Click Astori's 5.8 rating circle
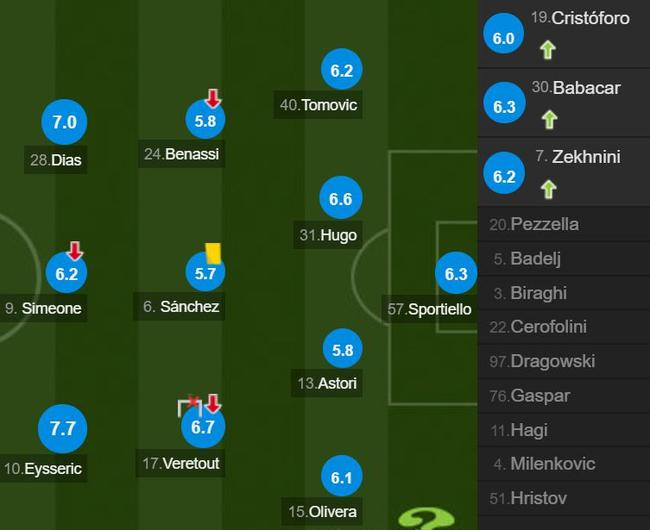The height and width of the screenshot is (530, 650). pos(341,350)
